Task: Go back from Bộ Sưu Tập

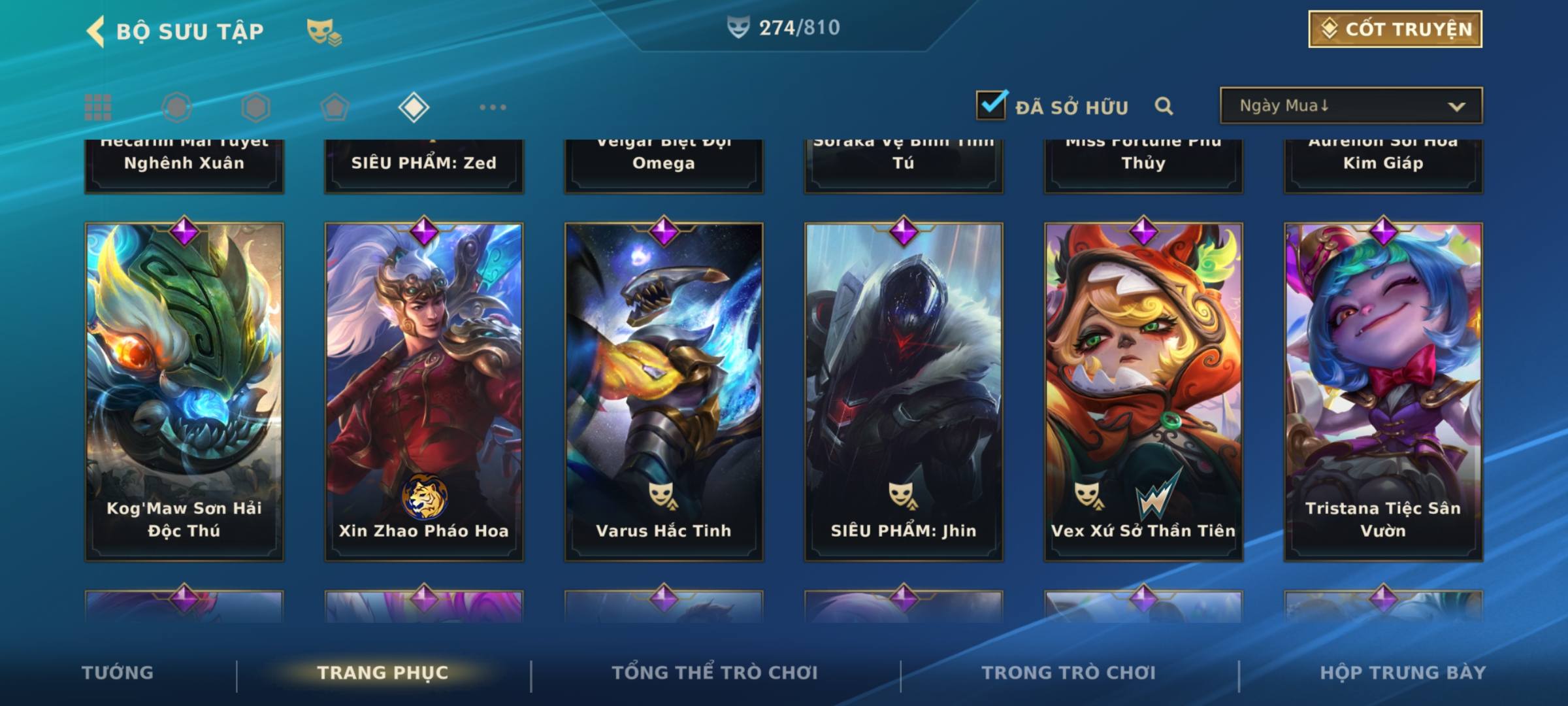Action: click(96, 31)
